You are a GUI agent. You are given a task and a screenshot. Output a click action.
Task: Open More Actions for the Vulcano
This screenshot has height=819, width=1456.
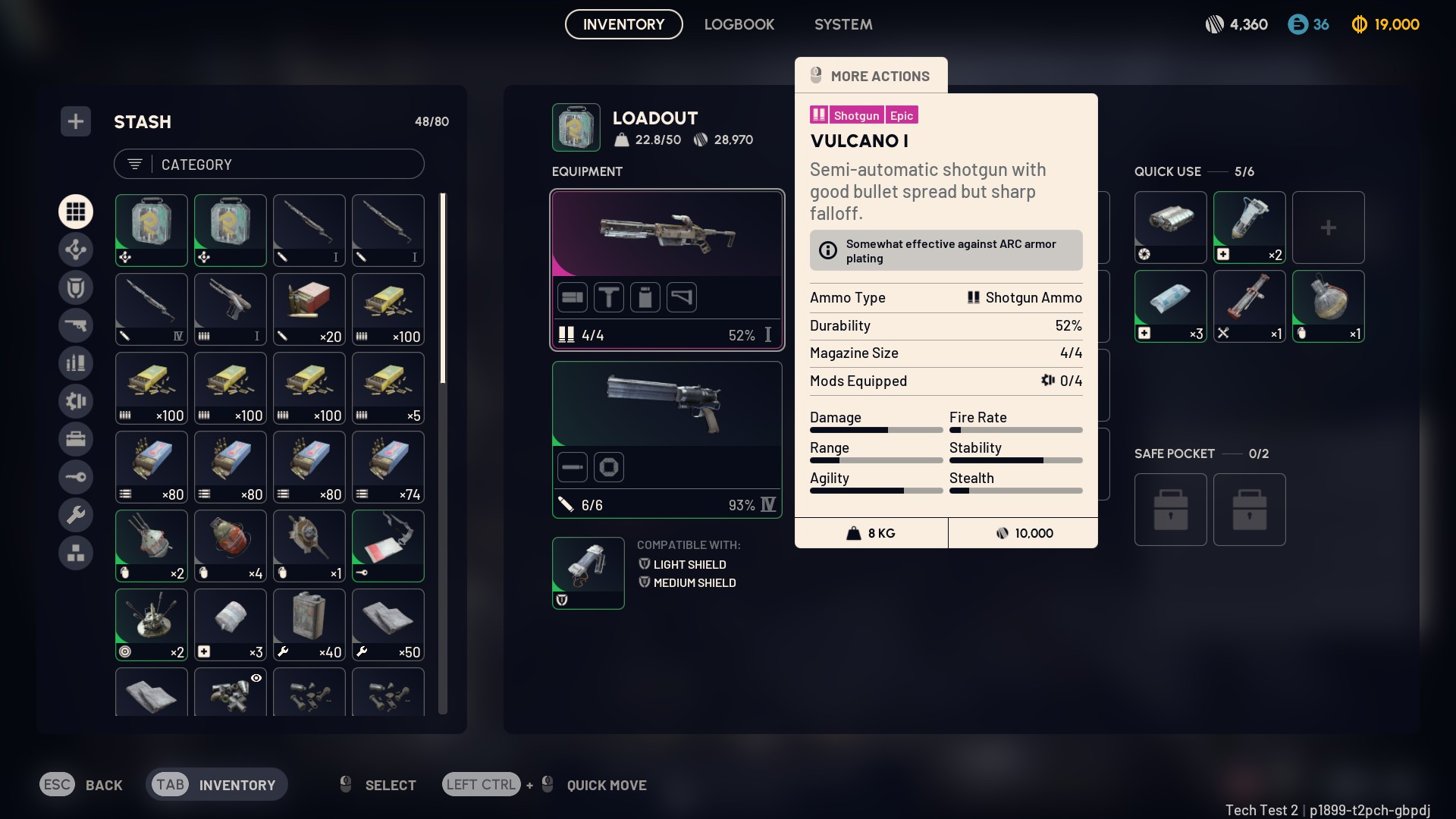pyautogui.click(x=871, y=76)
